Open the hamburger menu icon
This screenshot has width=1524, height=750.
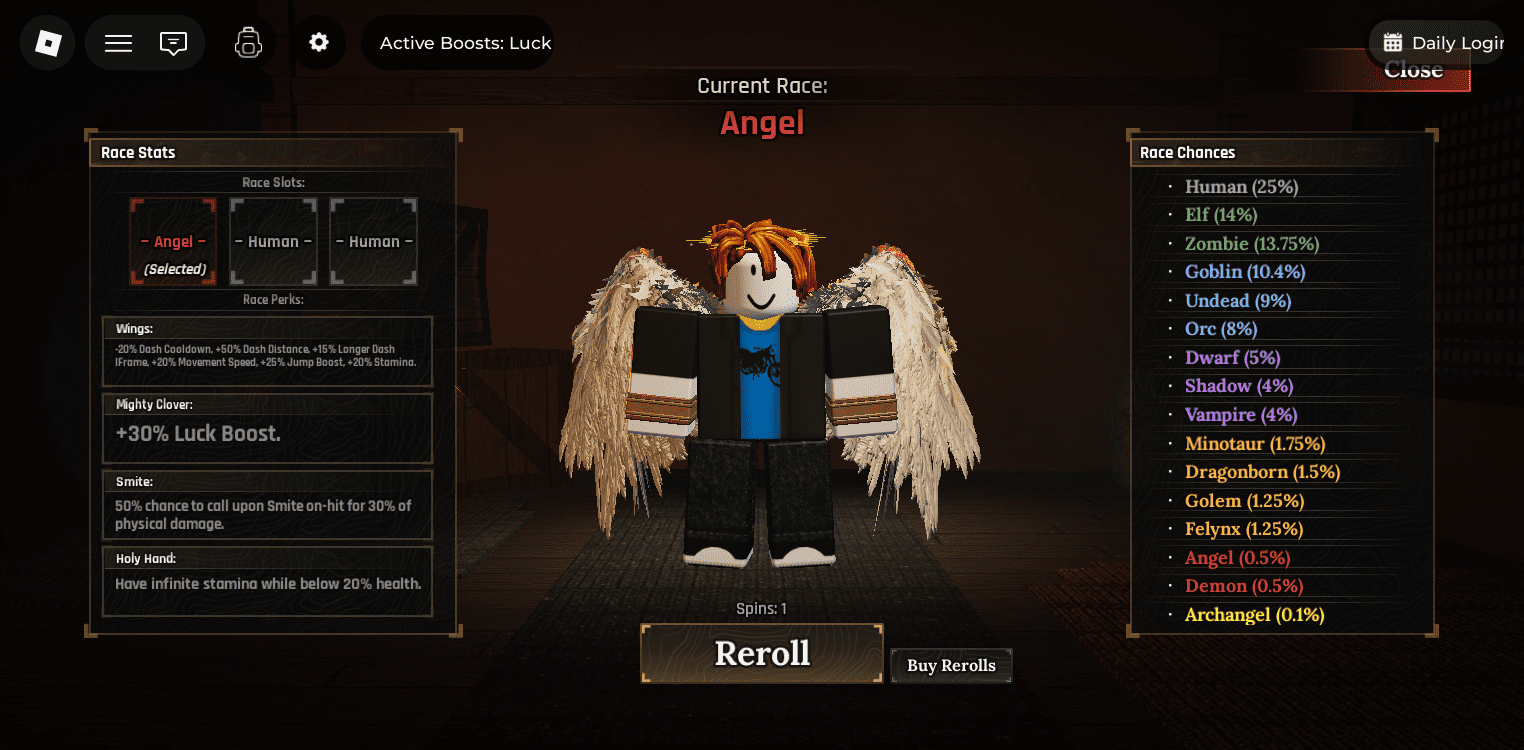[117, 42]
